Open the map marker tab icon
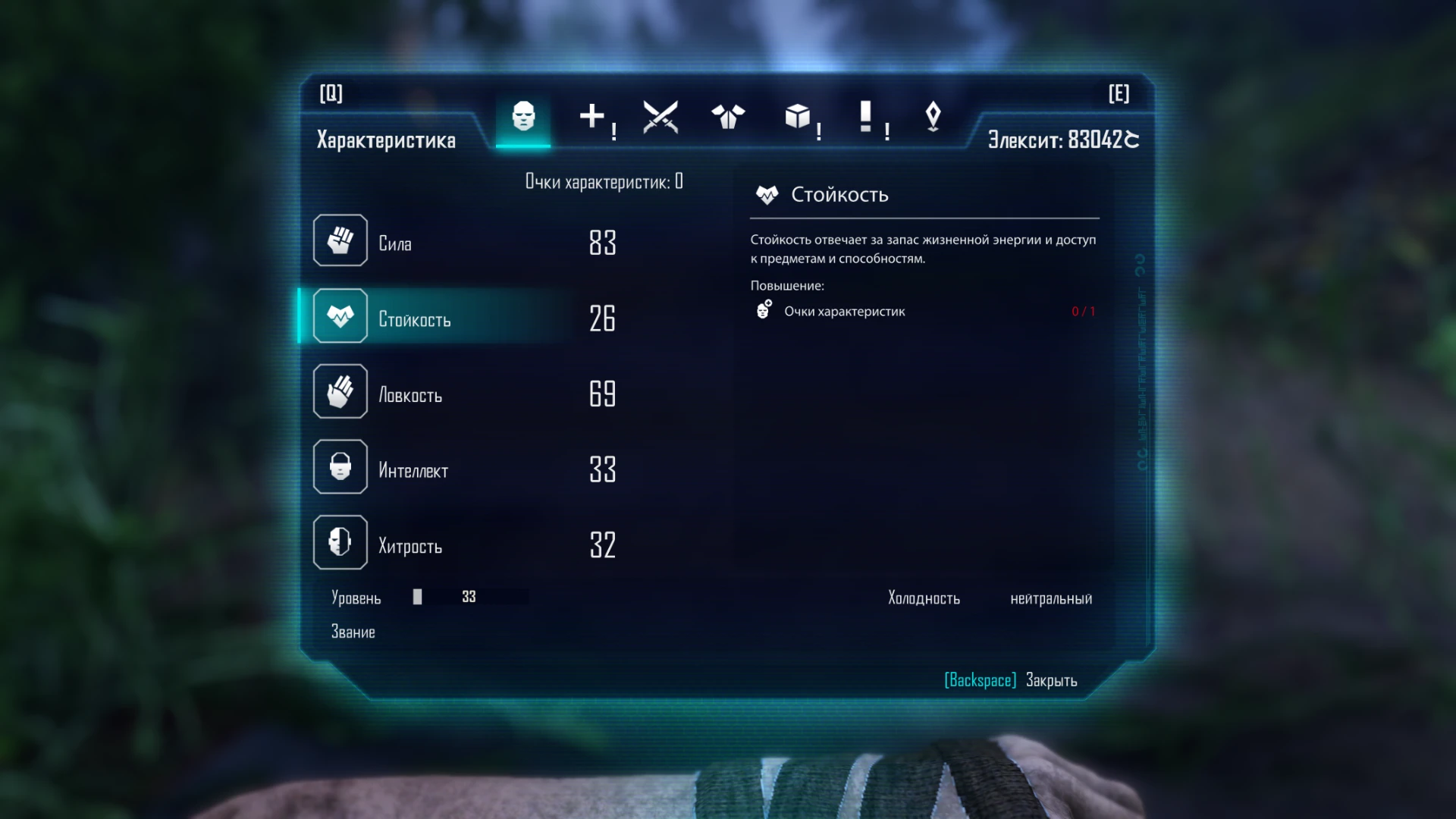Viewport: 1456px width, 819px height. click(933, 115)
